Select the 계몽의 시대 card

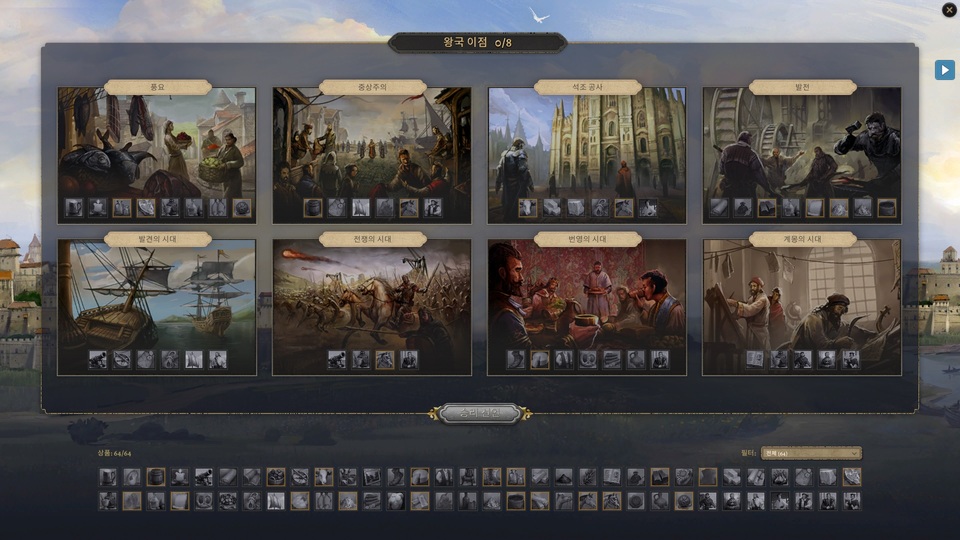[x=802, y=298]
